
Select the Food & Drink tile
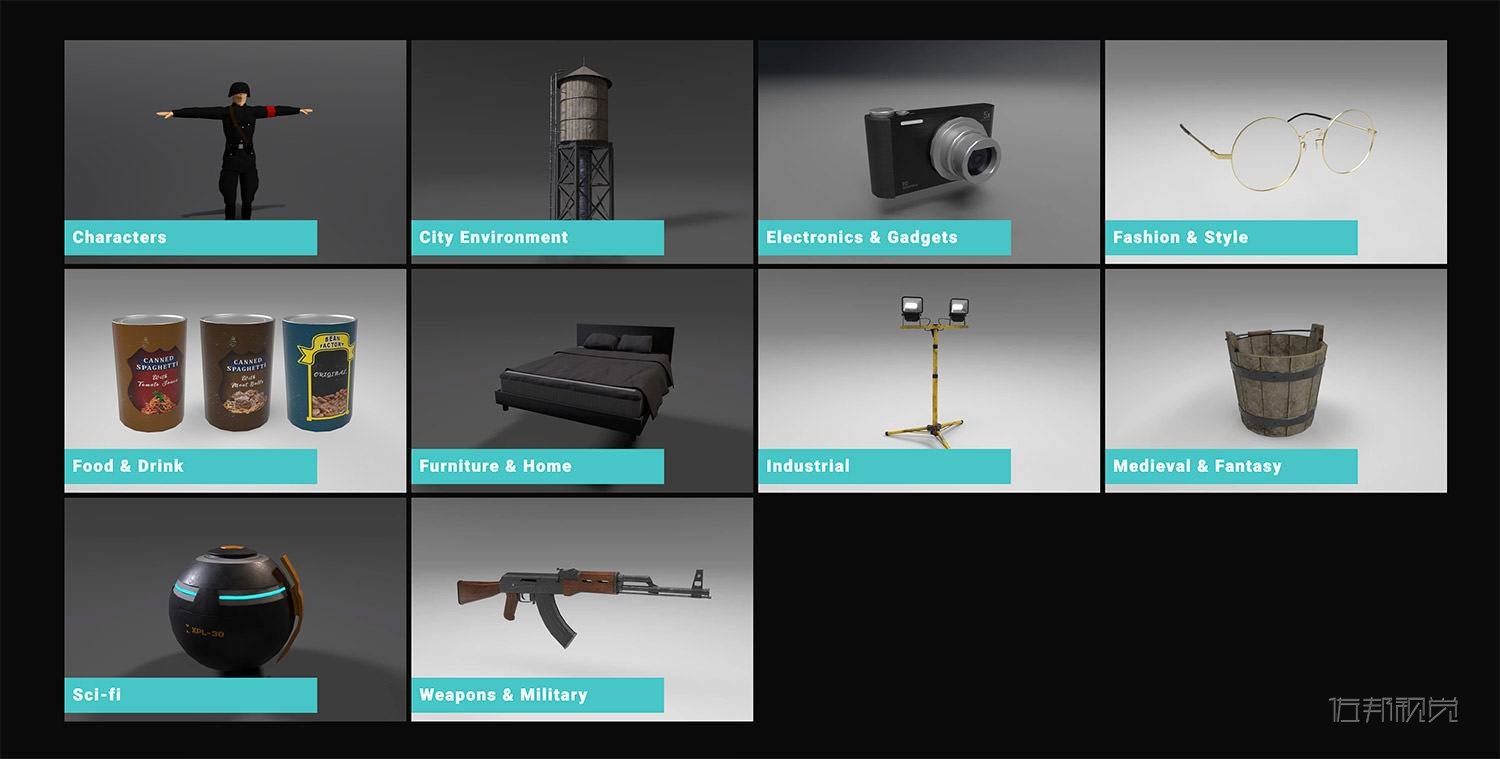[235, 380]
